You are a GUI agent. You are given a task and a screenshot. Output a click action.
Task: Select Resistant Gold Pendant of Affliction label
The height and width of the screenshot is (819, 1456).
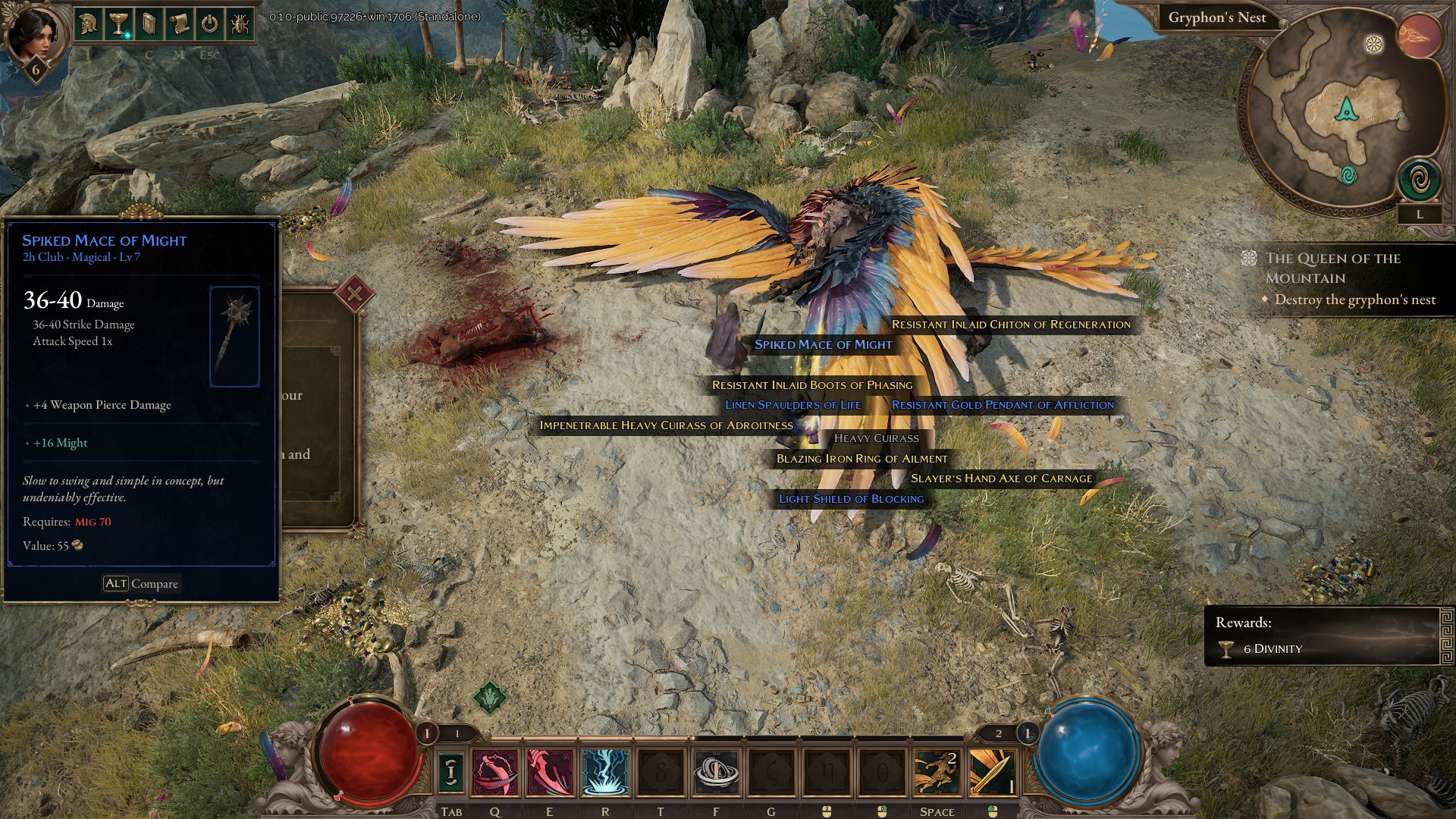pyautogui.click(x=1003, y=405)
